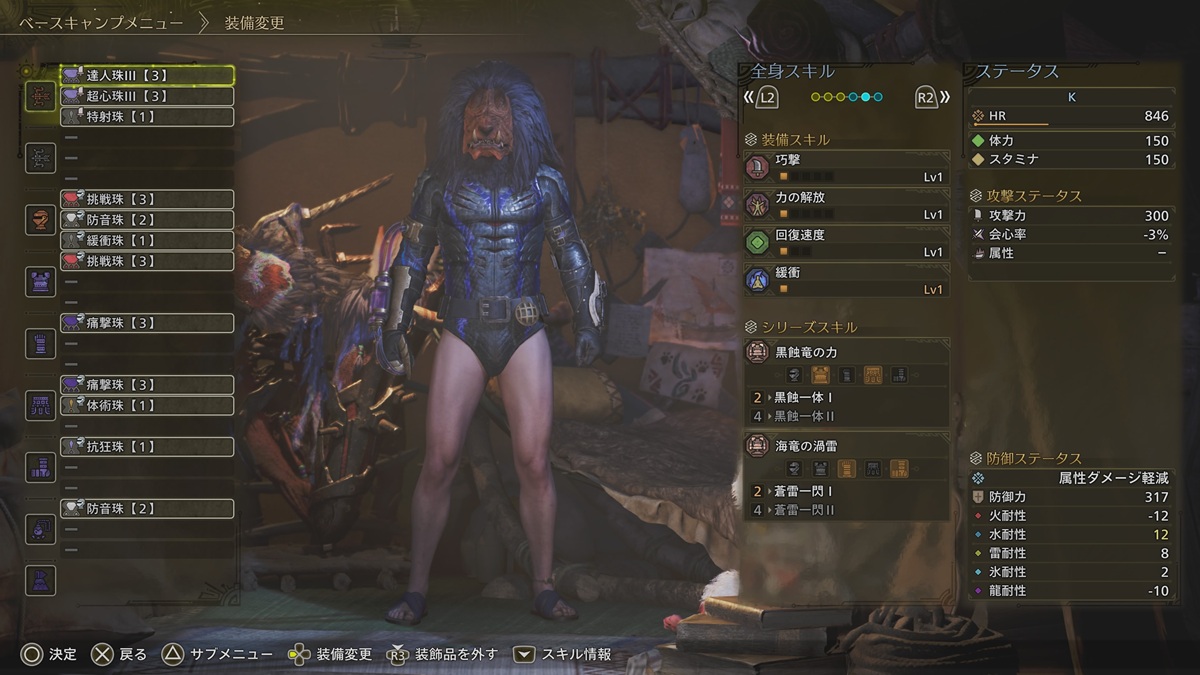Select the 抗狂珠【1】 decoration slot
The image size is (1200, 675).
[147, 446]
